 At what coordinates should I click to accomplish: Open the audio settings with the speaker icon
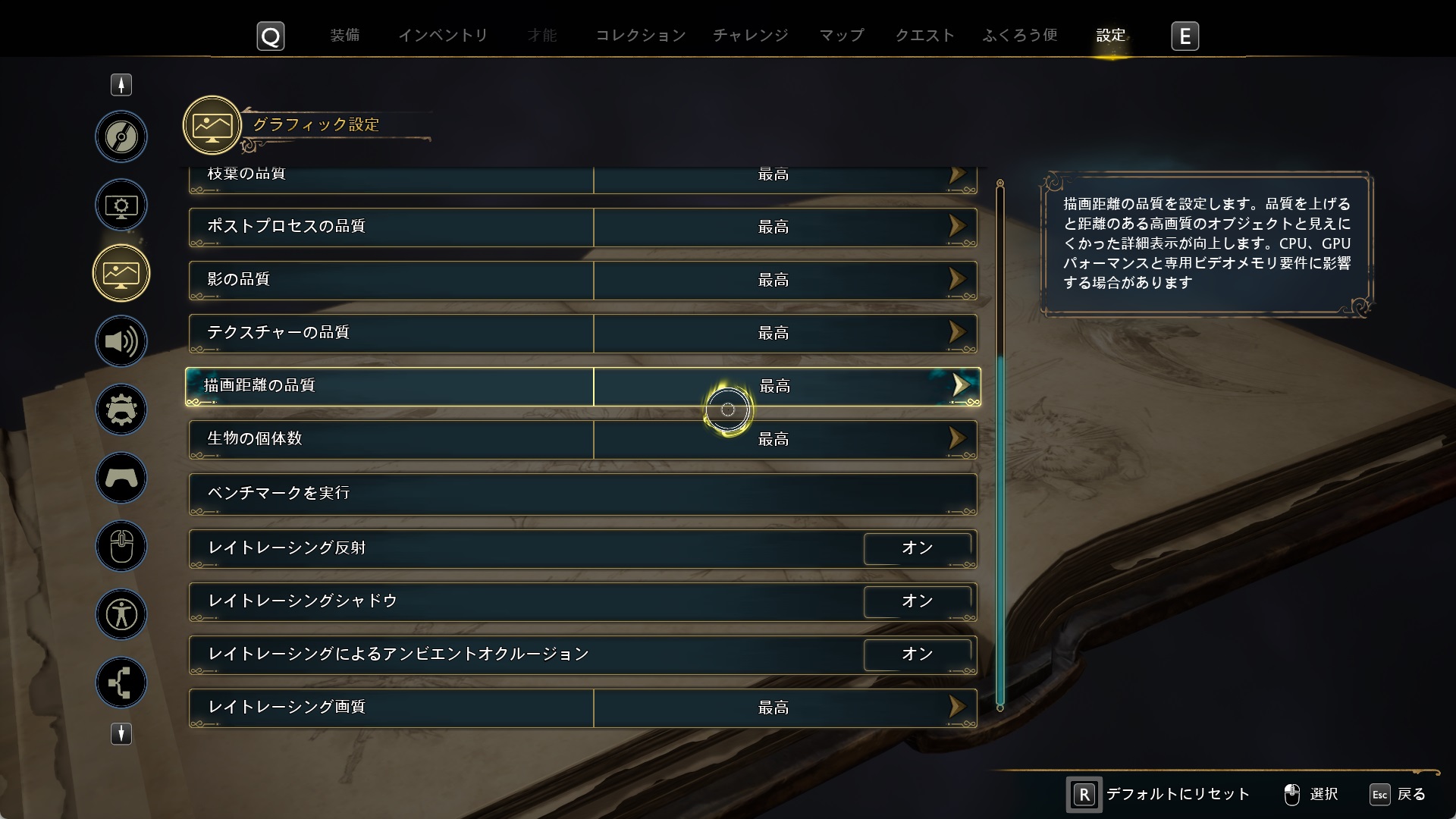click(x=121, y=341)
